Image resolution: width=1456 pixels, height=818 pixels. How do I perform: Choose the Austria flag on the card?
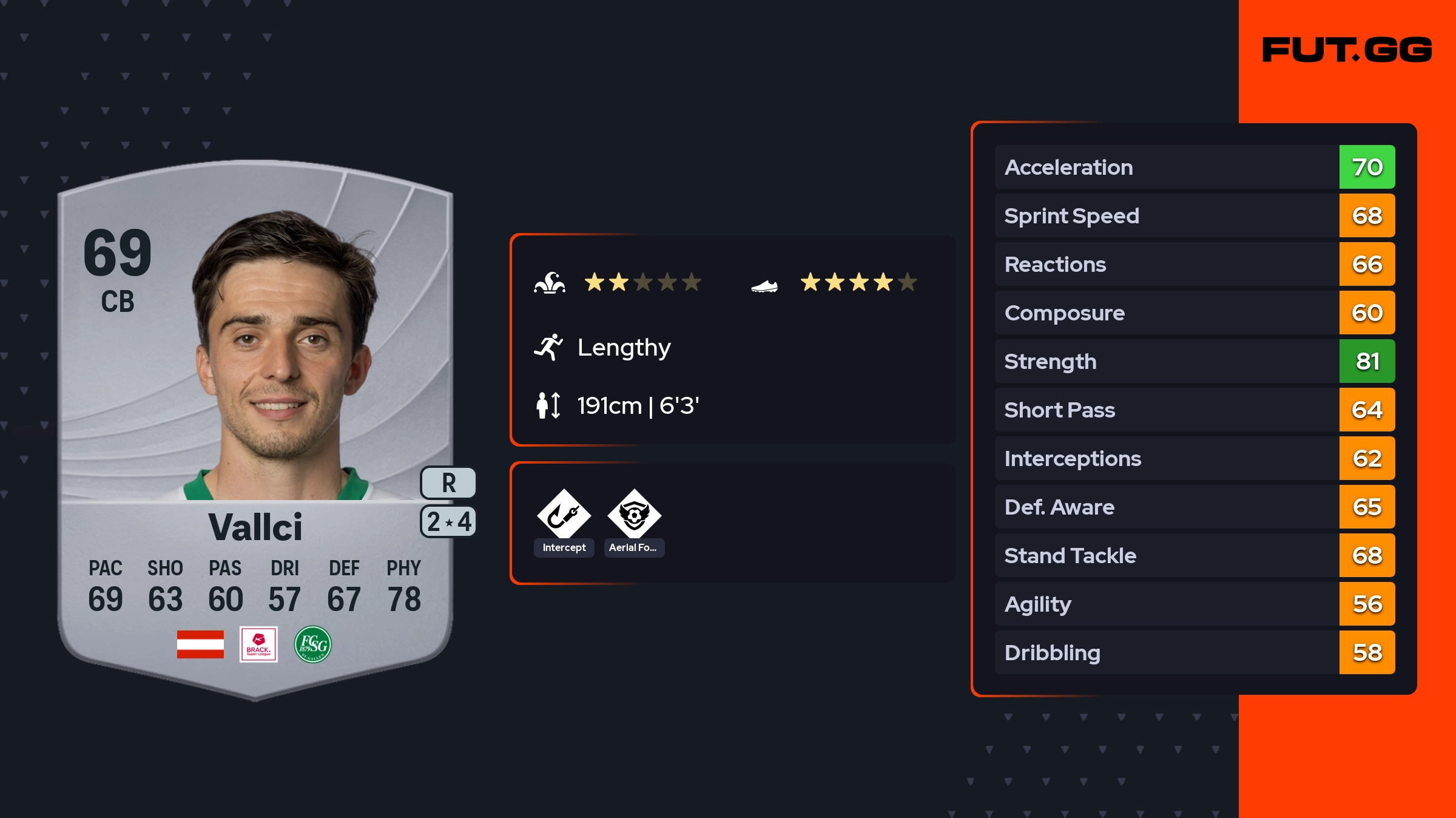coord(200,644)
